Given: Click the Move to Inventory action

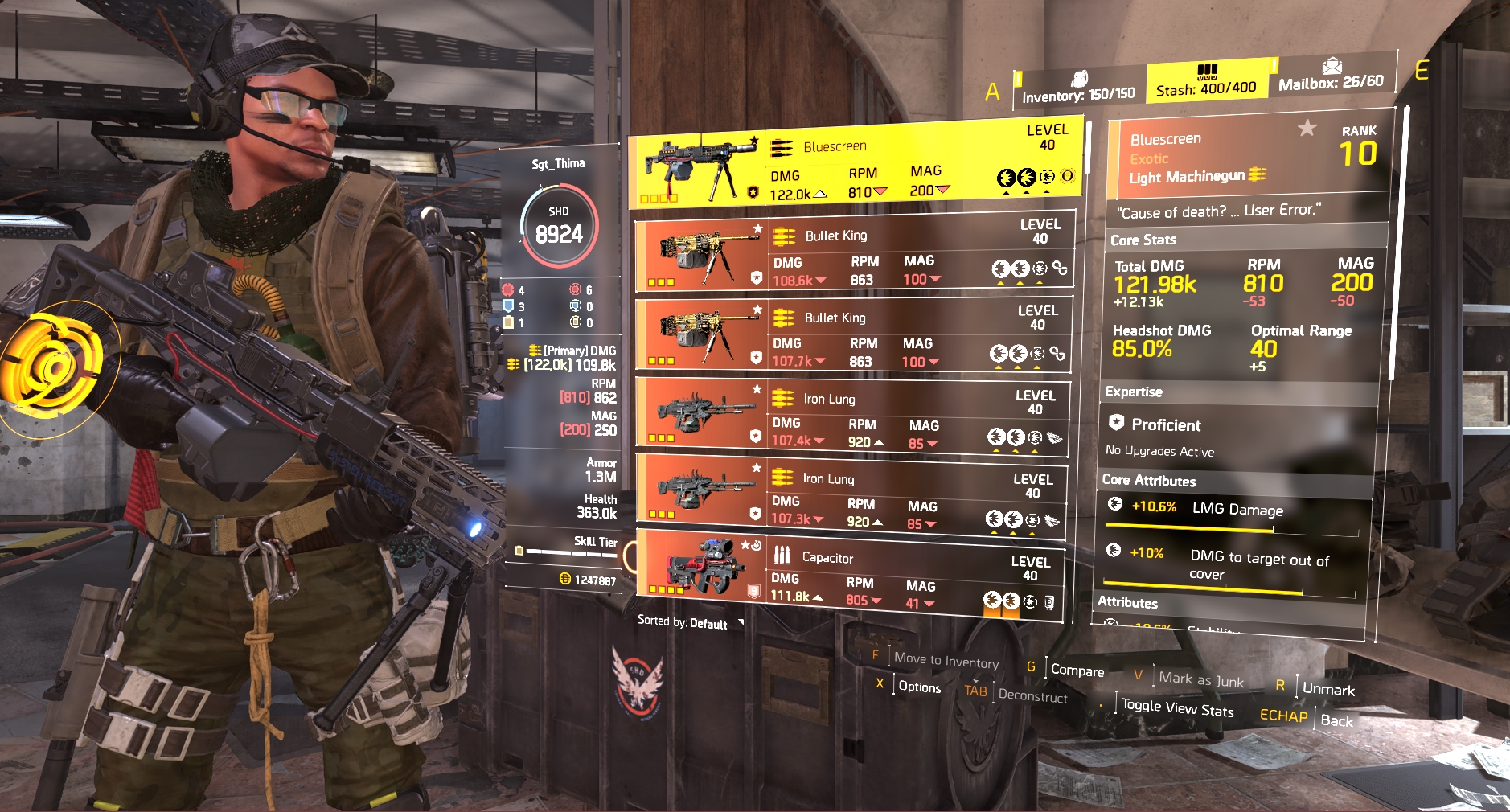Looking at the screenshot, I should 946,660.
